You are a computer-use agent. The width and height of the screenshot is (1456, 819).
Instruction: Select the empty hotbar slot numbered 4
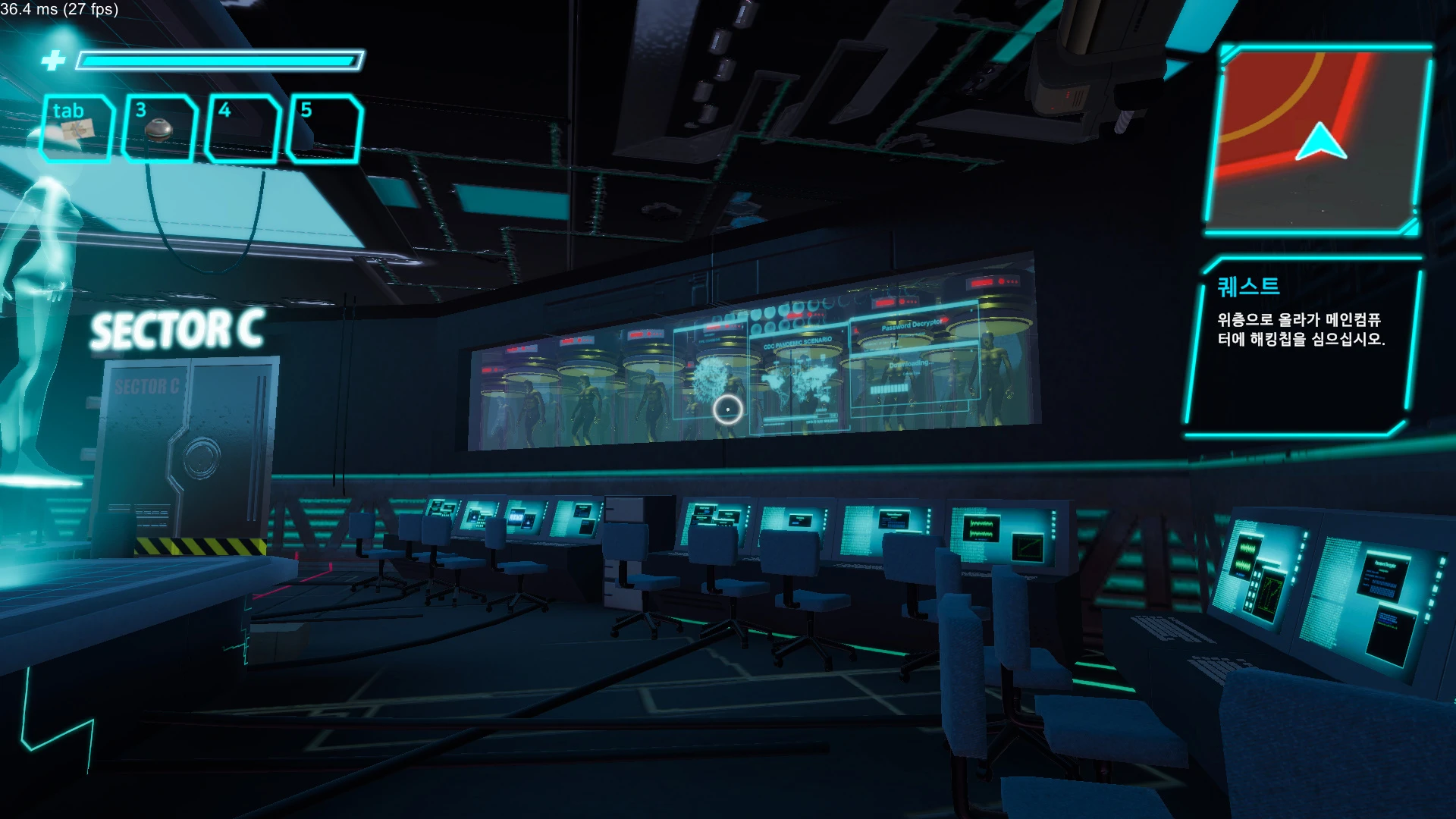(243, 129)
